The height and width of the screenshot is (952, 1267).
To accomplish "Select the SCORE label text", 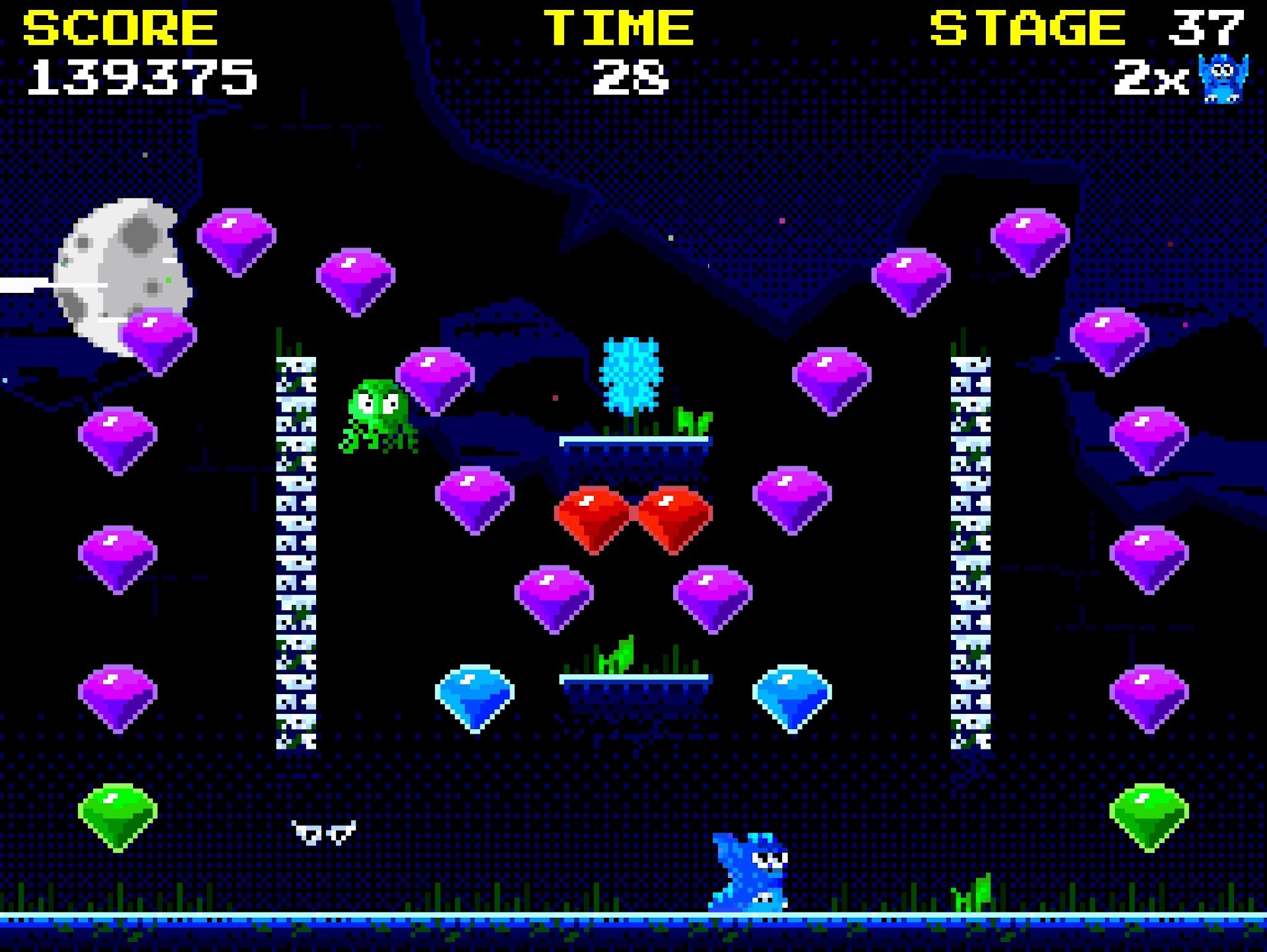I will [119, 26].
